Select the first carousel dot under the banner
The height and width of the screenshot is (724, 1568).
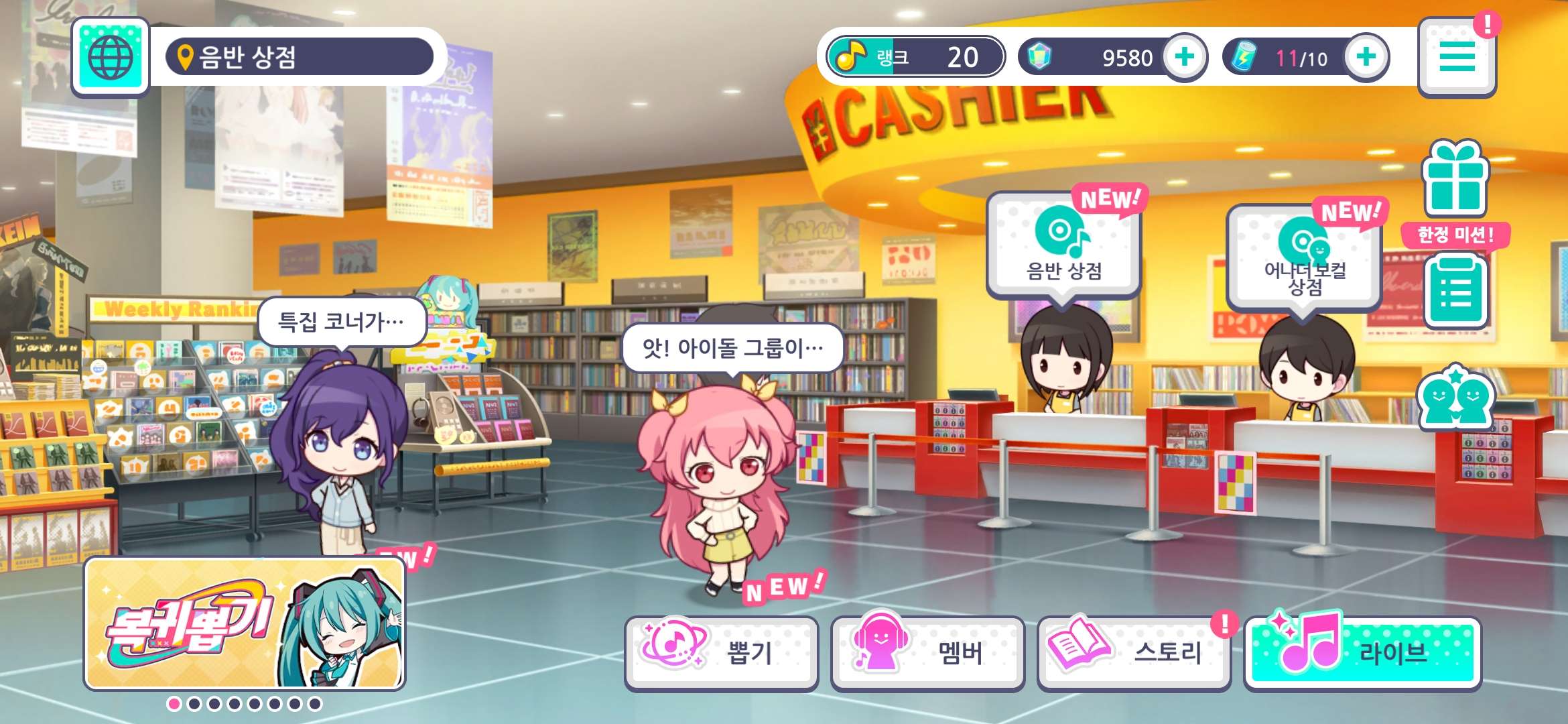[173, 705]
